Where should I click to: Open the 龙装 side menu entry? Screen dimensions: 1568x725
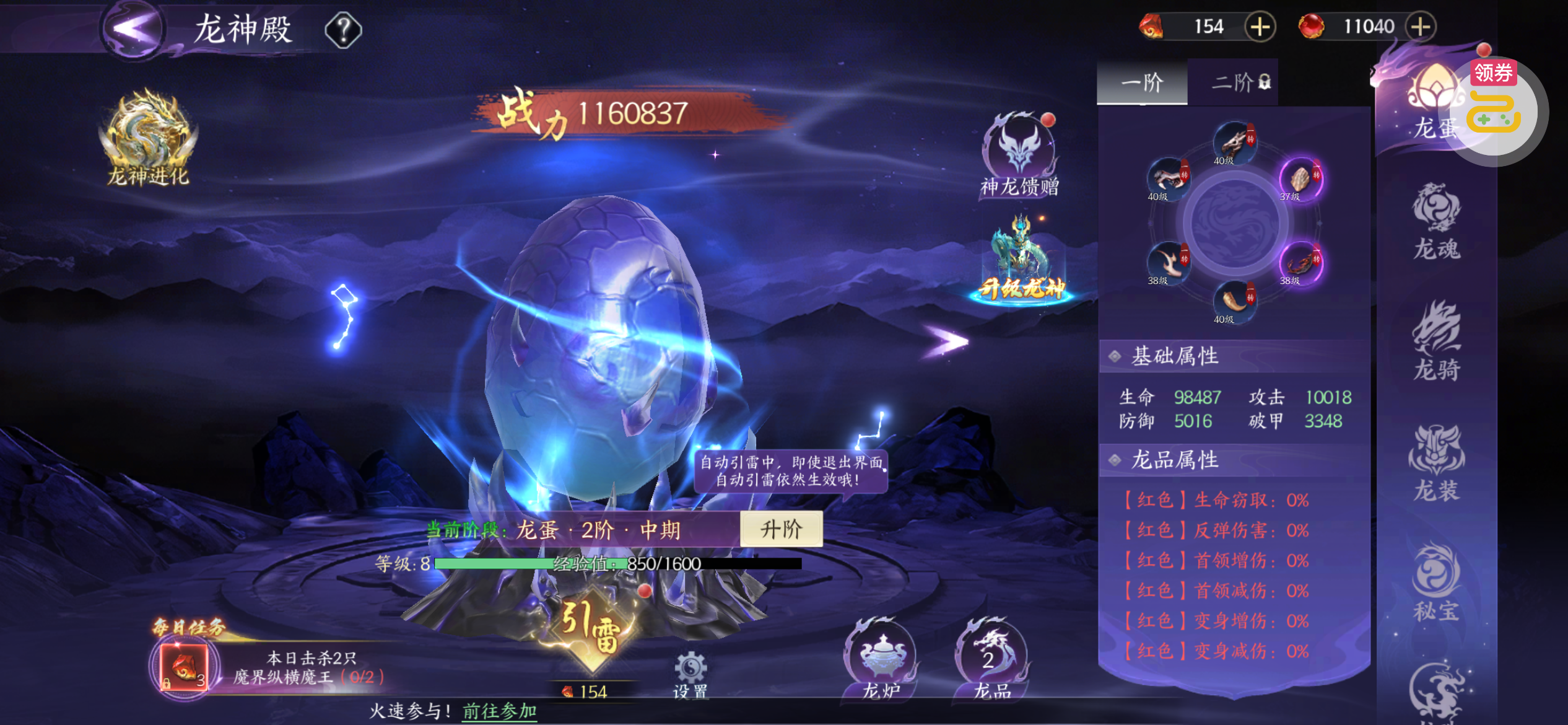coord(1437,463)
